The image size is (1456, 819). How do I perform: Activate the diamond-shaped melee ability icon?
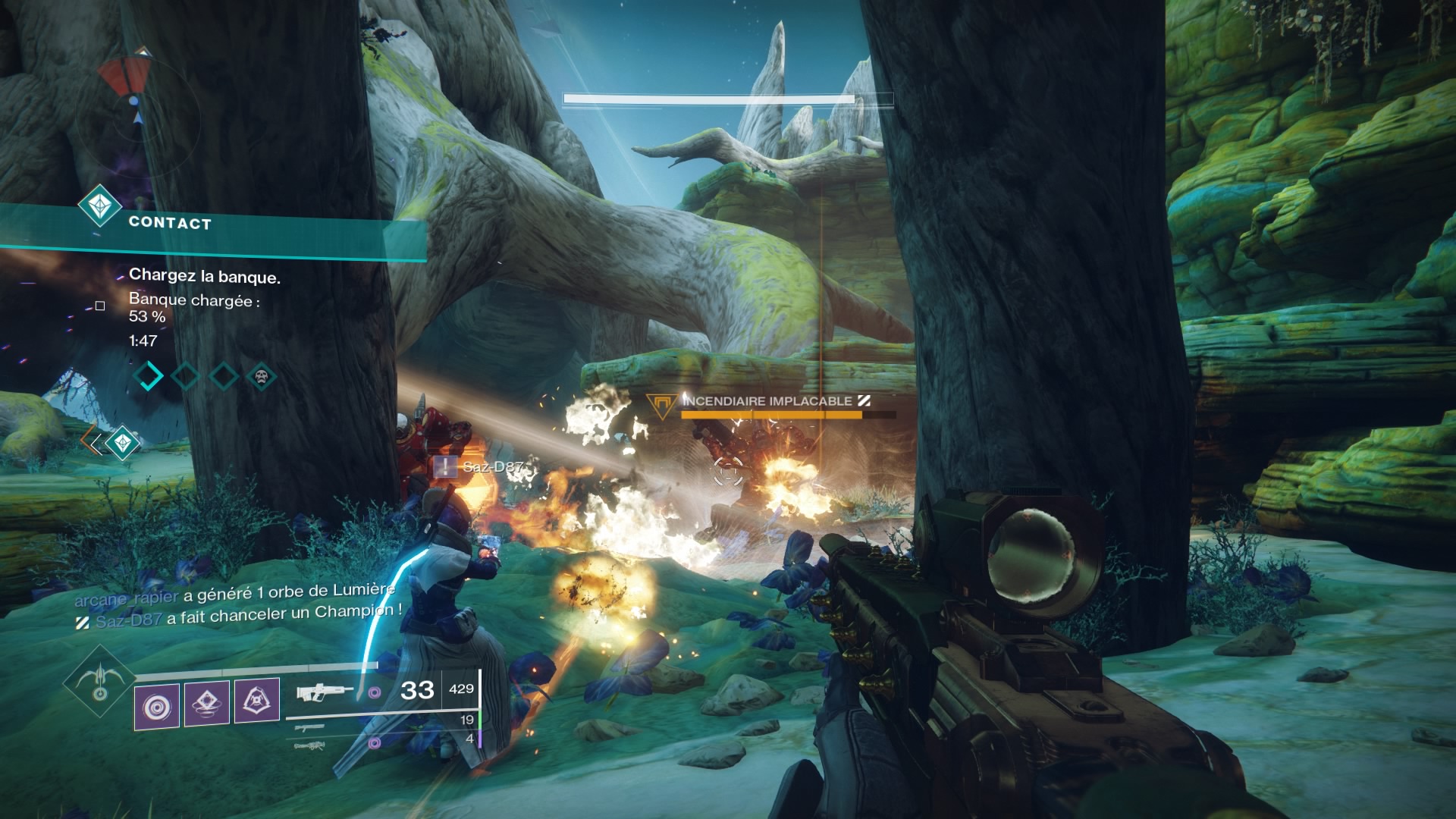[206, 703]
